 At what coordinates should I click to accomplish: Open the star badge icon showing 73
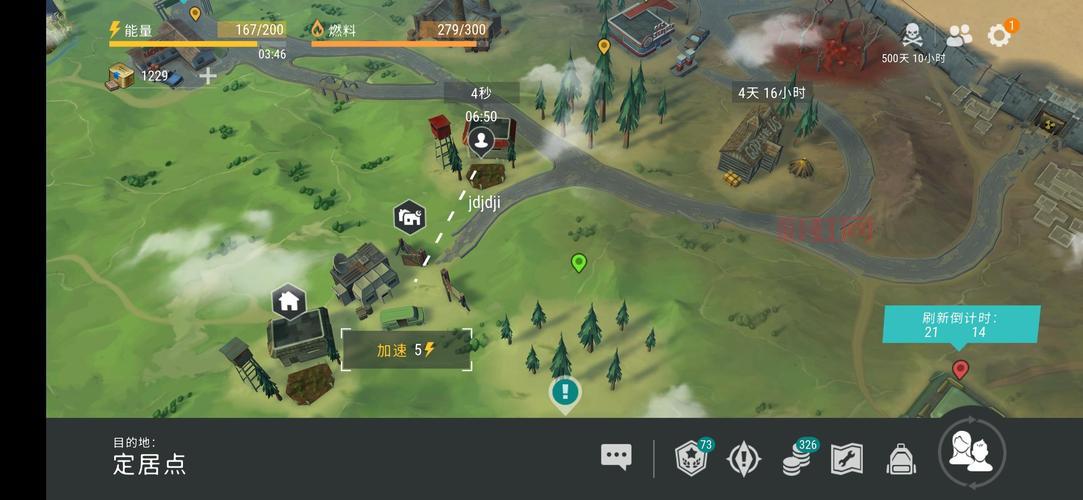click(692, 457)
